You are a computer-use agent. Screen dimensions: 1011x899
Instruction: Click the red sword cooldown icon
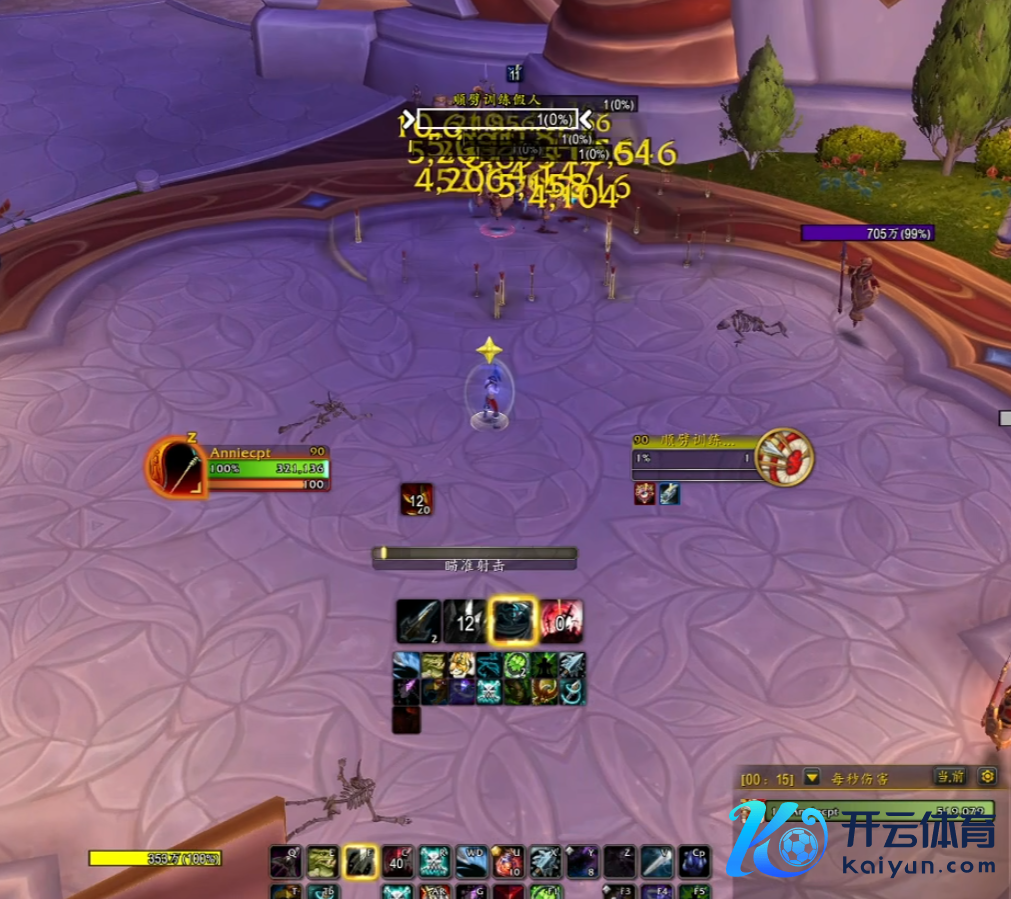[x=561, y=621]
